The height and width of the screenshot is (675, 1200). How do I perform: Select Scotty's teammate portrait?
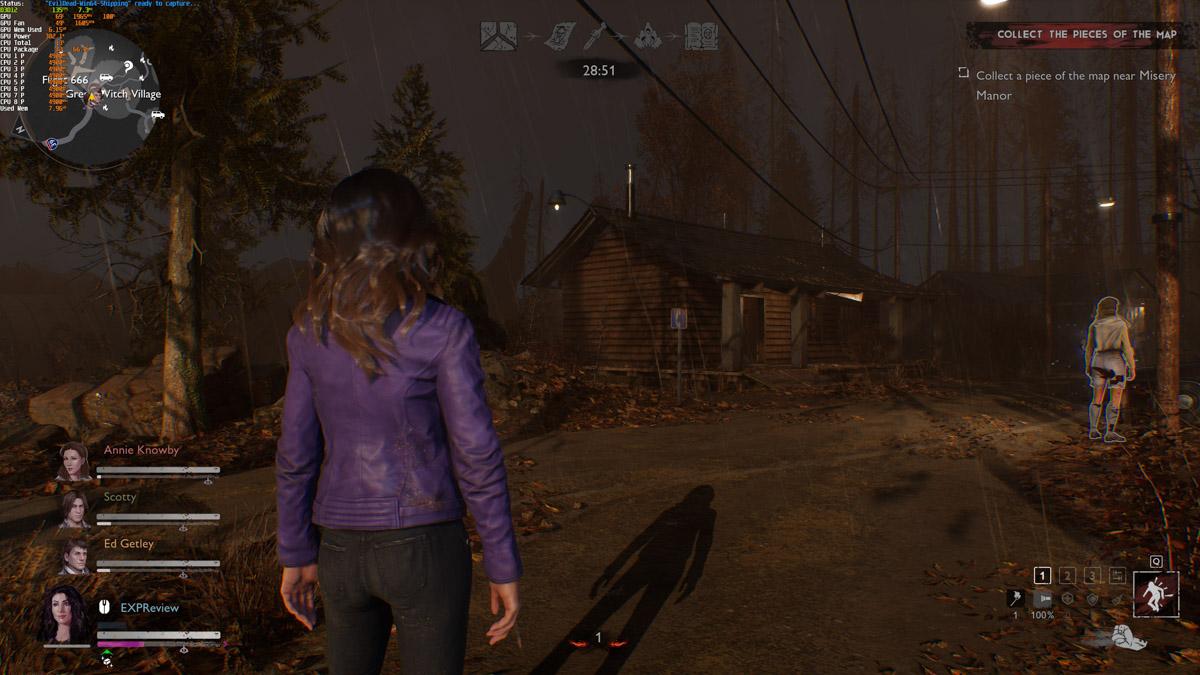(x=75, y=510)
